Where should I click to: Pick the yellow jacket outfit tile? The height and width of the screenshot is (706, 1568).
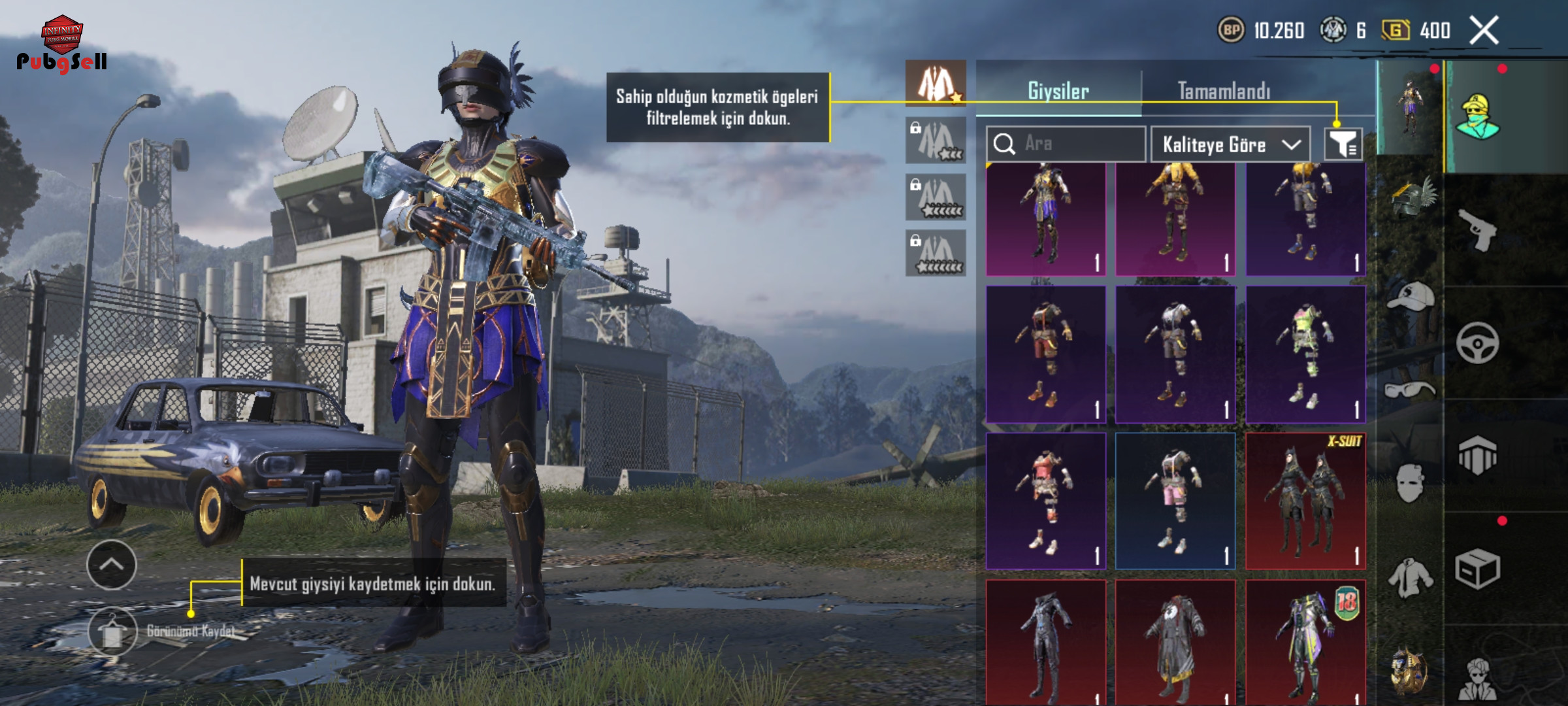[x=1175, y=219]
